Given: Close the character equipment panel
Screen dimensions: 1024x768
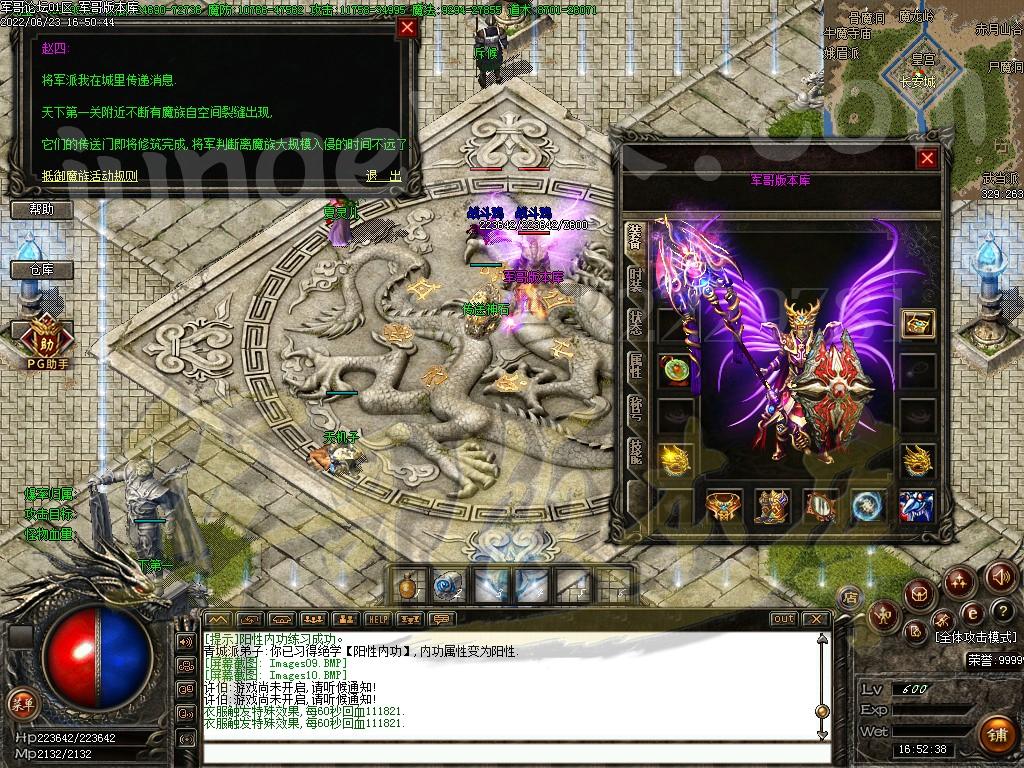Looking at the screenshot, I should tap(927, 159).
